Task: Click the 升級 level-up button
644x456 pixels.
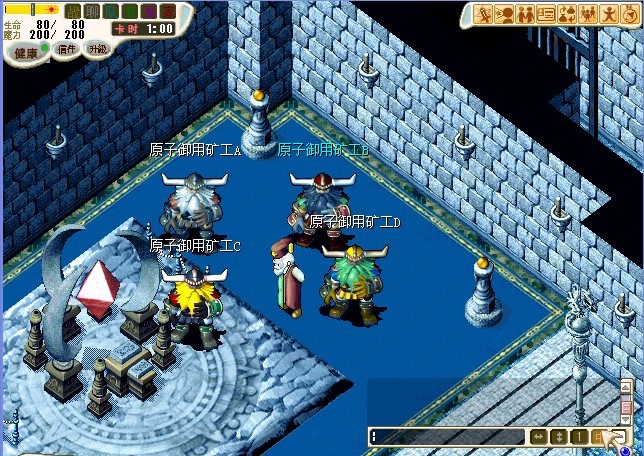Action: pyautogui.click(x=97, y=48)
